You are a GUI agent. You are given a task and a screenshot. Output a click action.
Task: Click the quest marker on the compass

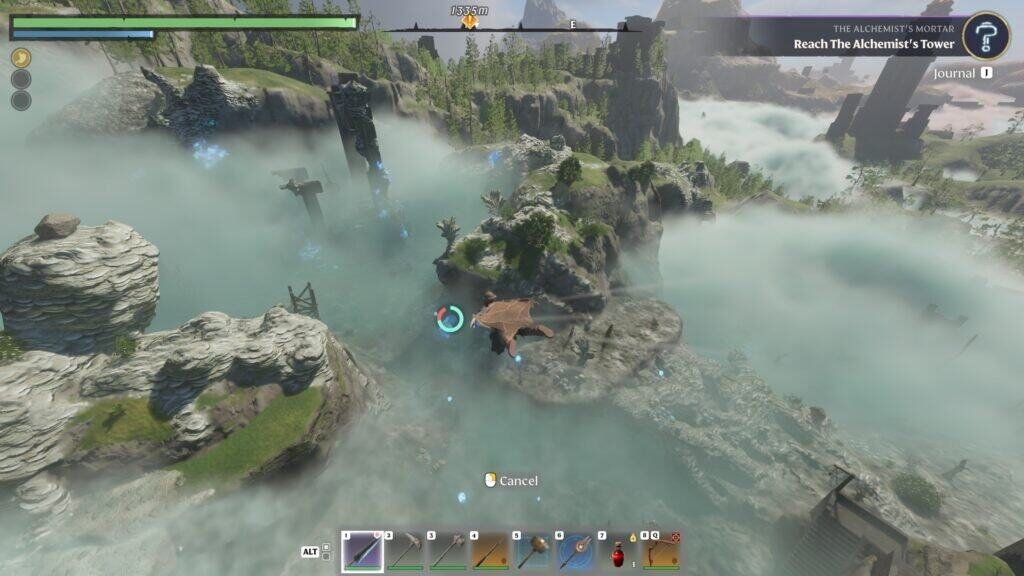[x=468, y=20]
